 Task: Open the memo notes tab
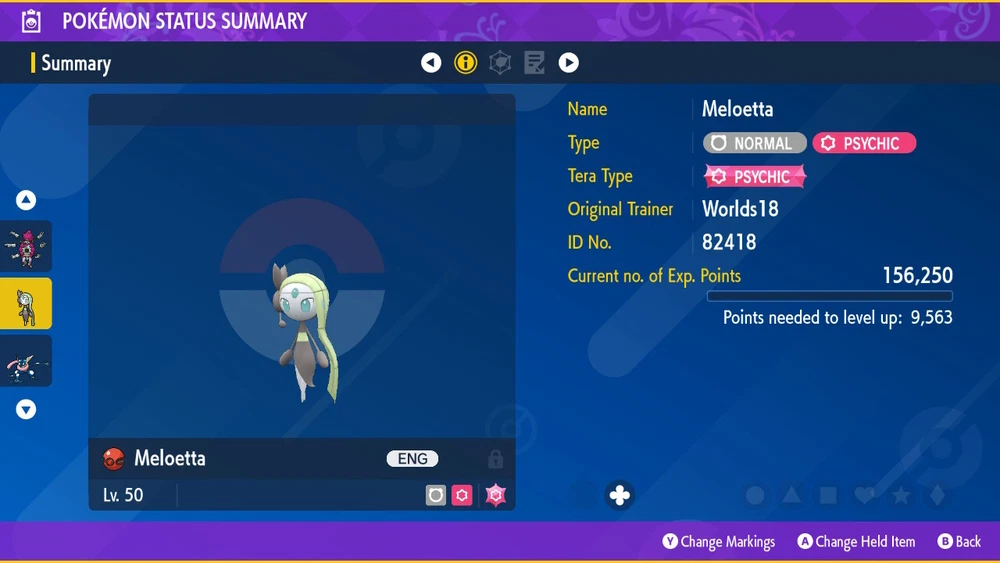pos(534,63)
